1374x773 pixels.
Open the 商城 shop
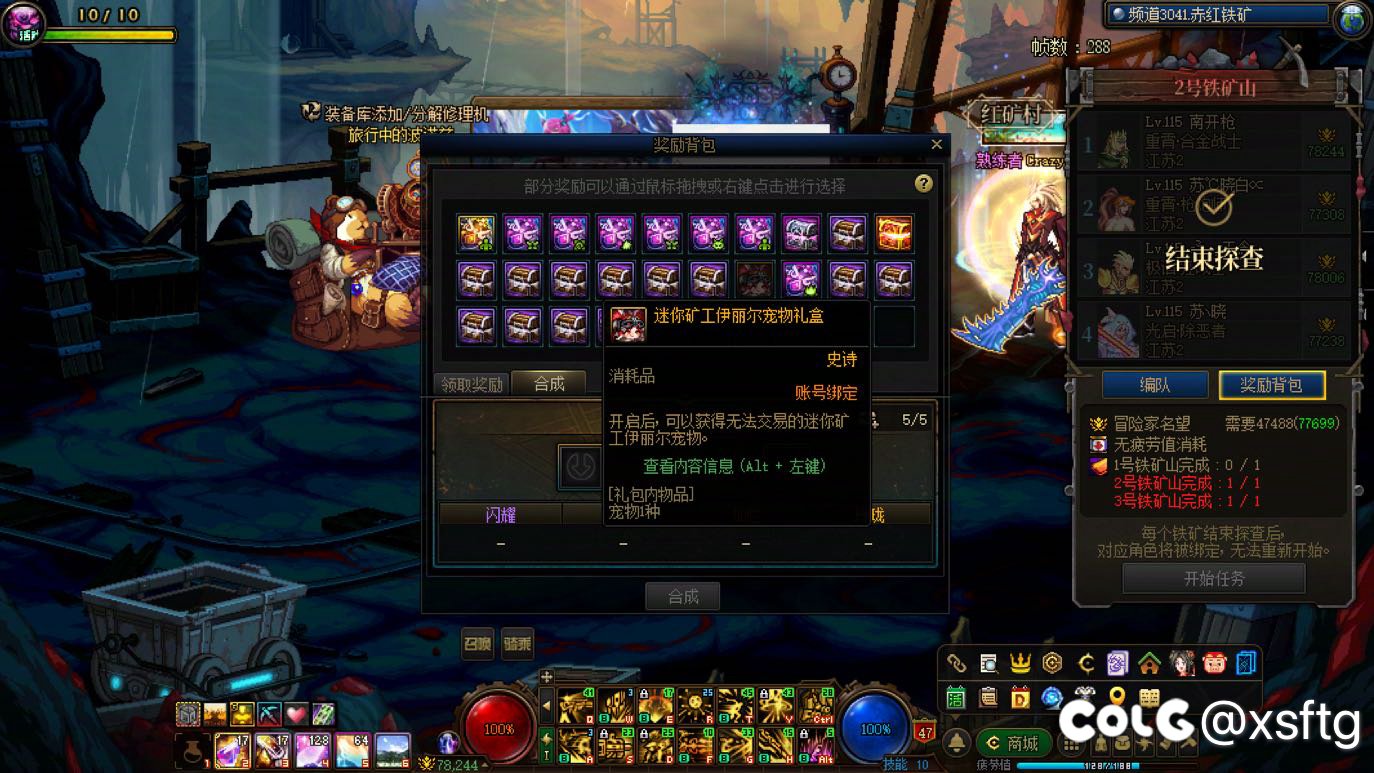coord(1011,743)
